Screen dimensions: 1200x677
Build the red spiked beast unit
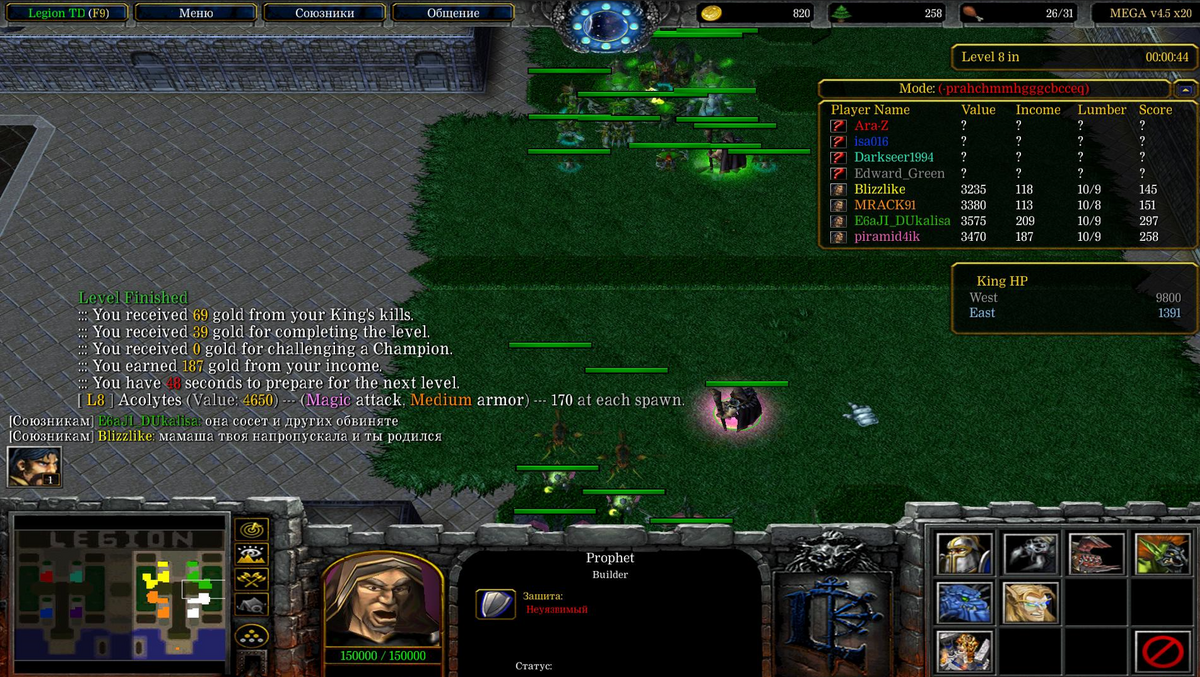click(1097, 554)
